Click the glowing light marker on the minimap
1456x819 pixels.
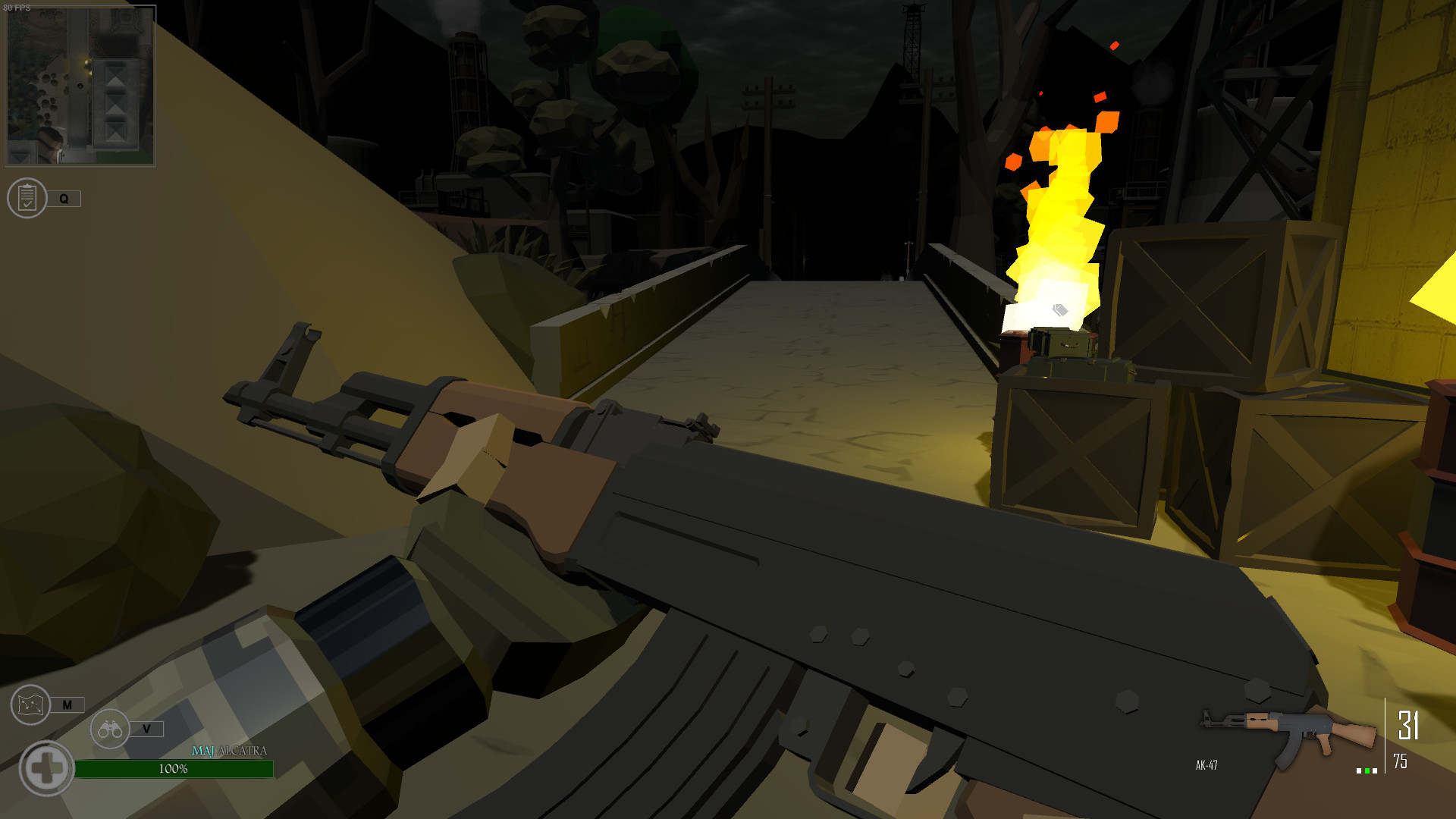[86, 61]
